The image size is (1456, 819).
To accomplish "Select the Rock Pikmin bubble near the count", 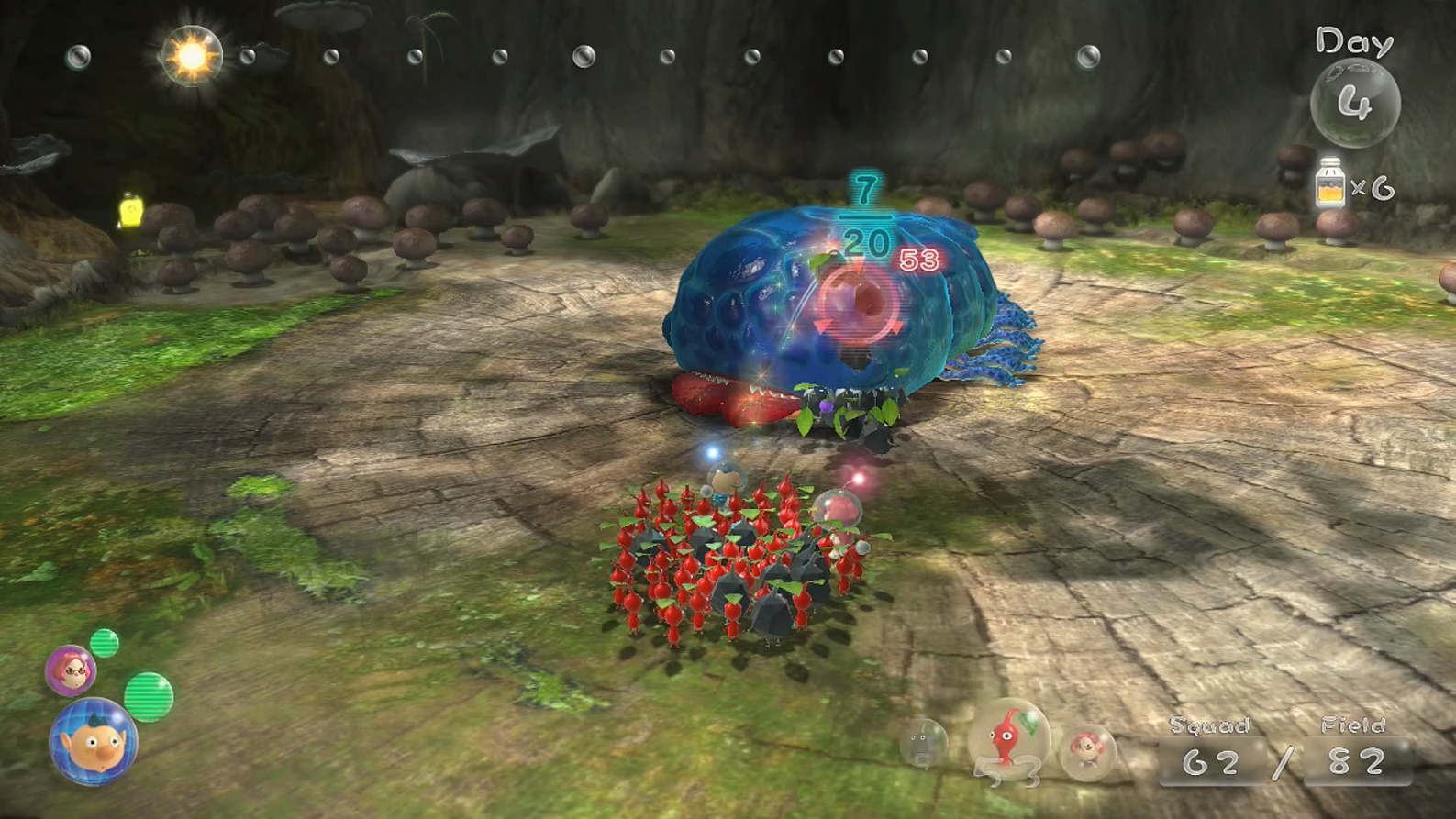I will pyautogui.click(x=923, y=741).
